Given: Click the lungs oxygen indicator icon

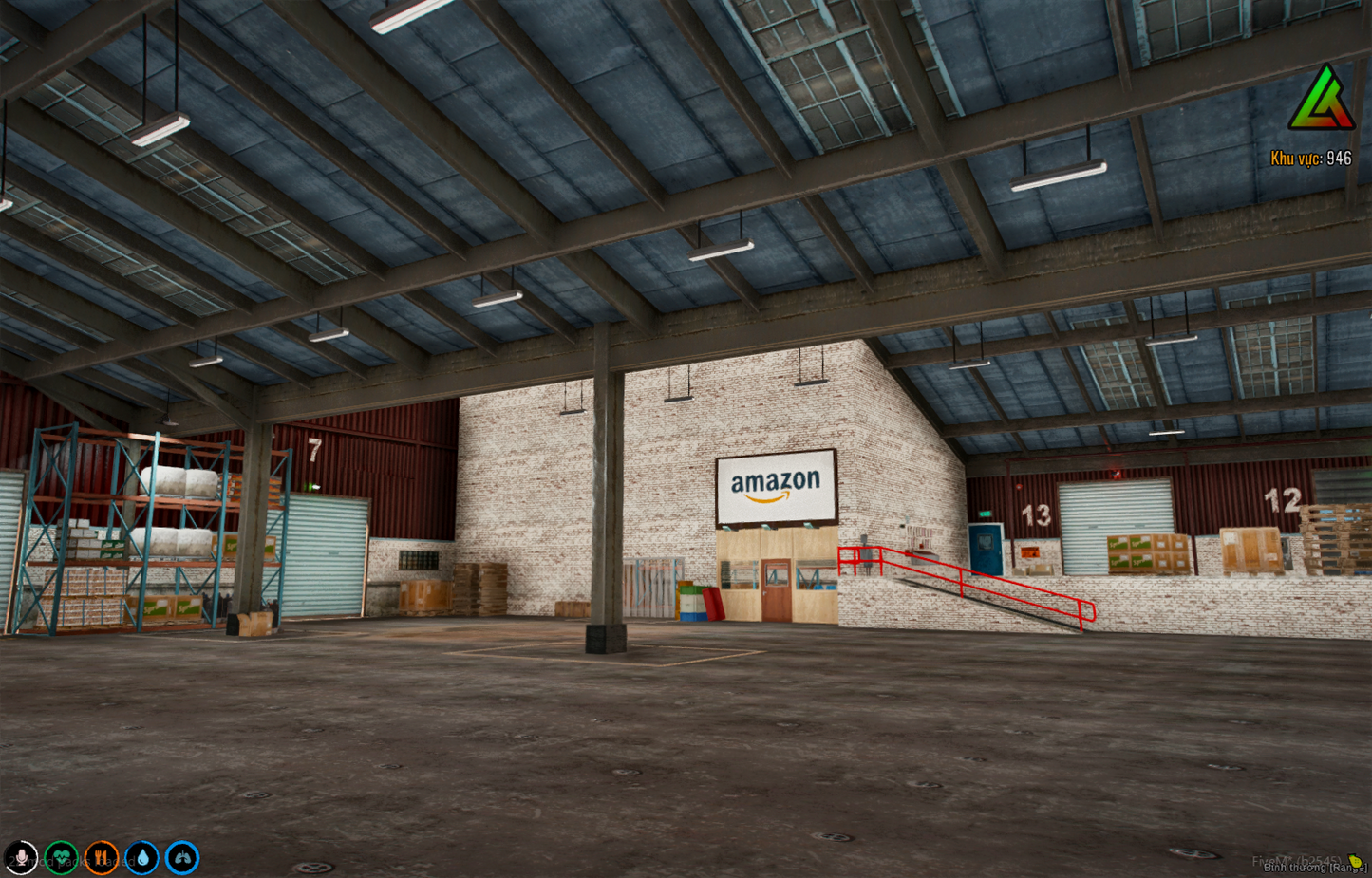Looking at the screenshot, I should click(183, 857).
